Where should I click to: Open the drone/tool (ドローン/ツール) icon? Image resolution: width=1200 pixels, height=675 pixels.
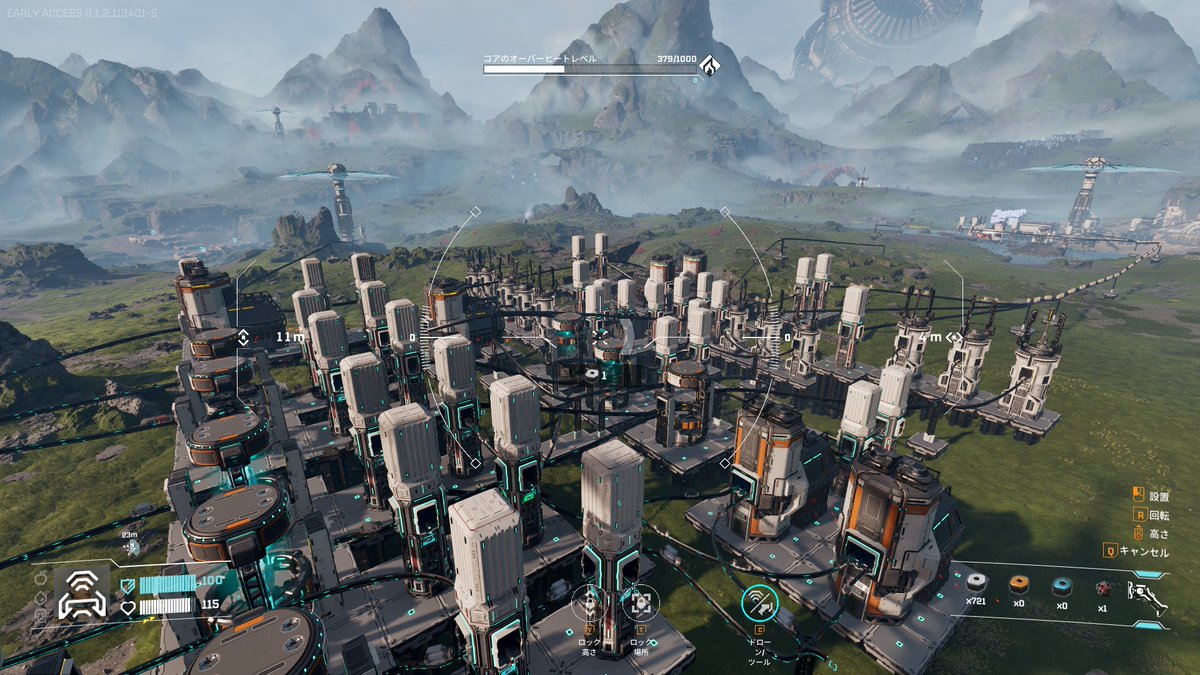[x=760, y=602]
